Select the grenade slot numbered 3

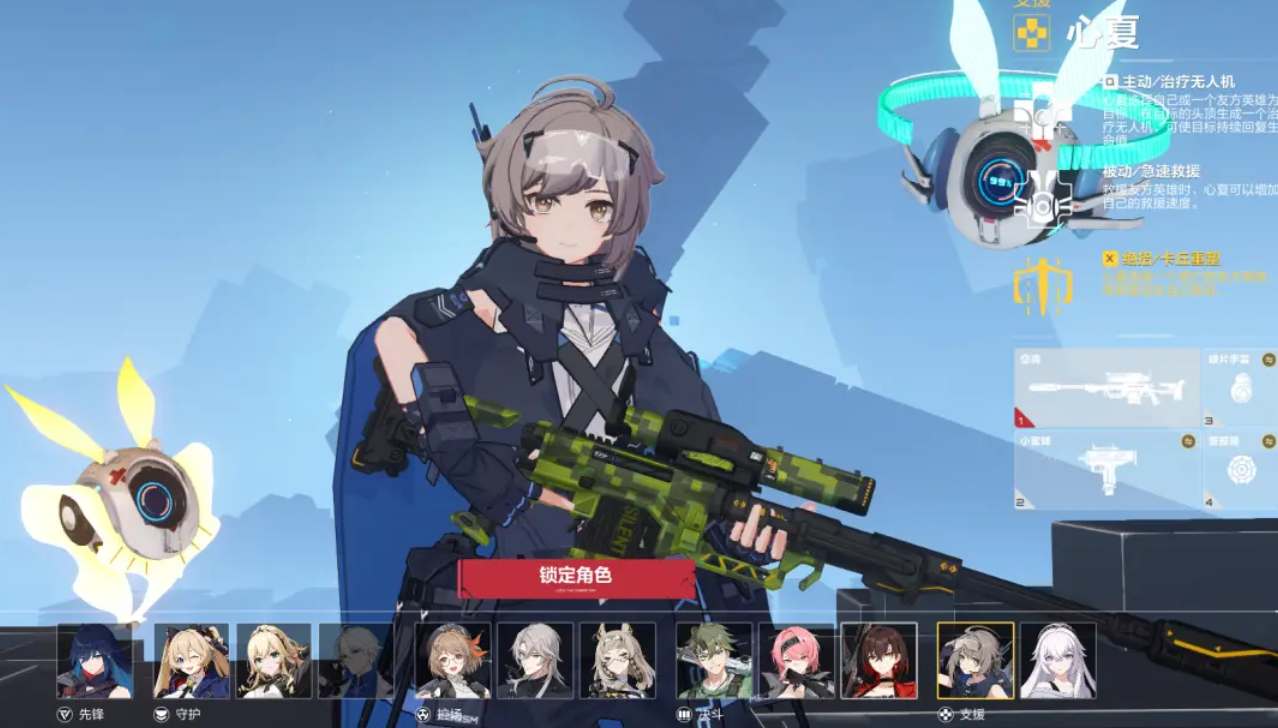pos(1240,388)
